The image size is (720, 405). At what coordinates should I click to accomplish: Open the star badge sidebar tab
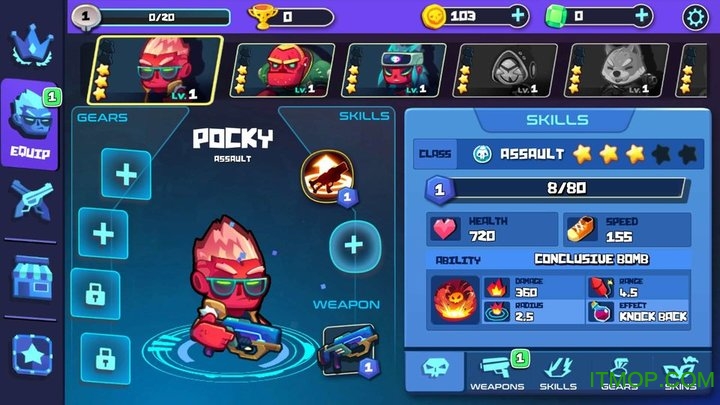(30, 352)
